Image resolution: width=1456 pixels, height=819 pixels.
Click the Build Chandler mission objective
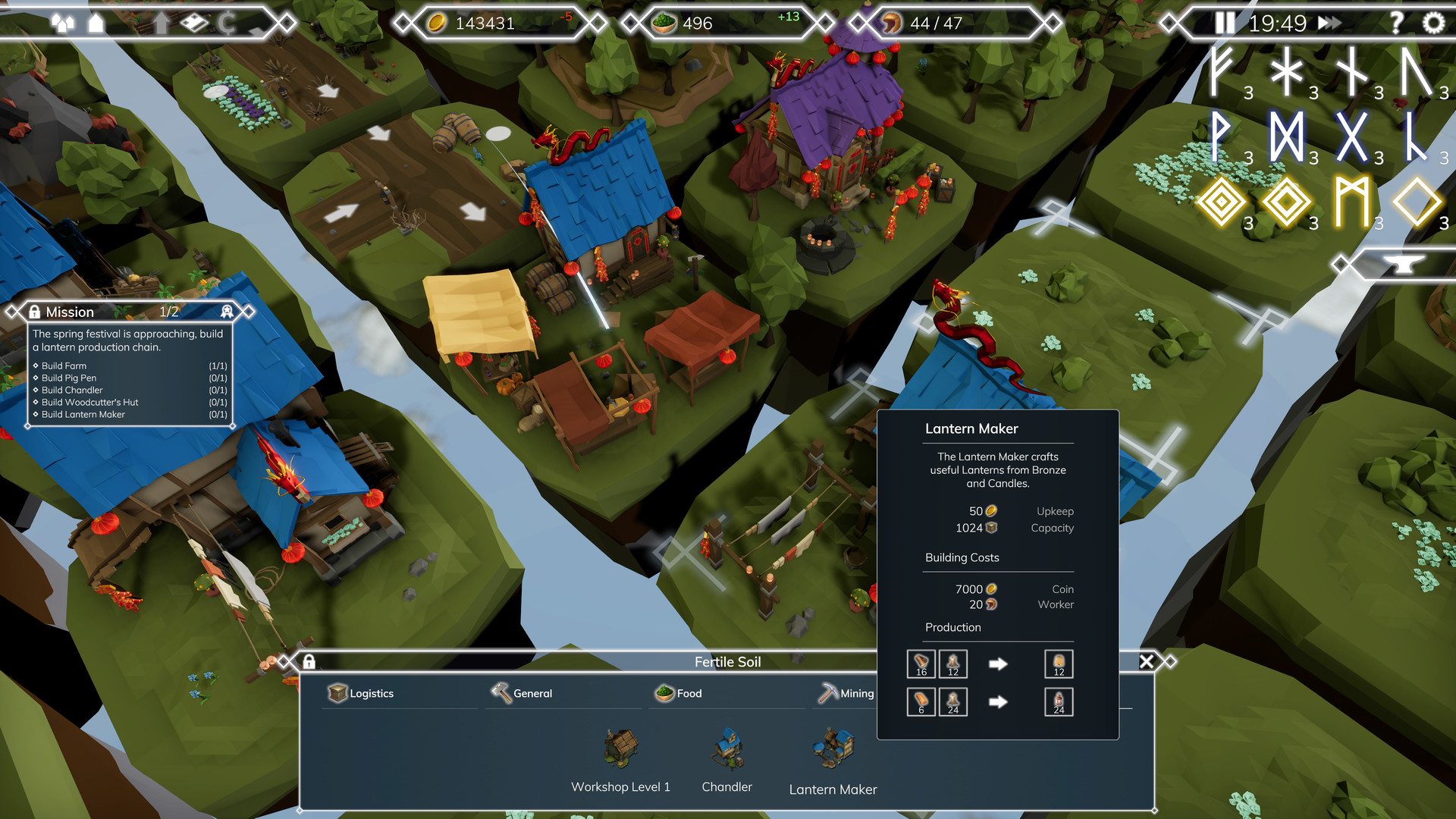(x=72, y=390)
